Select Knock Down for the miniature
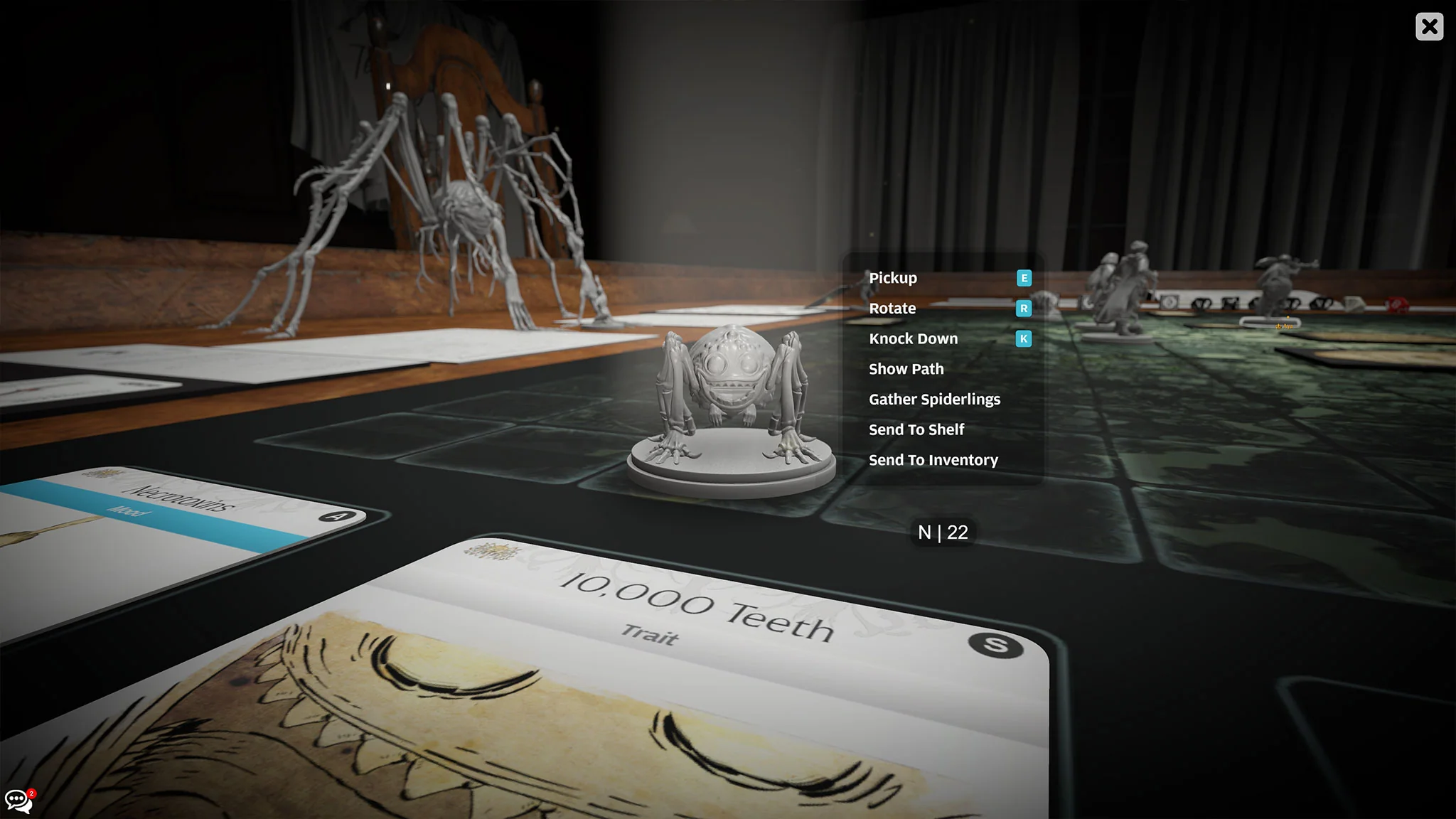The image size is (1456, 819). 913,338
